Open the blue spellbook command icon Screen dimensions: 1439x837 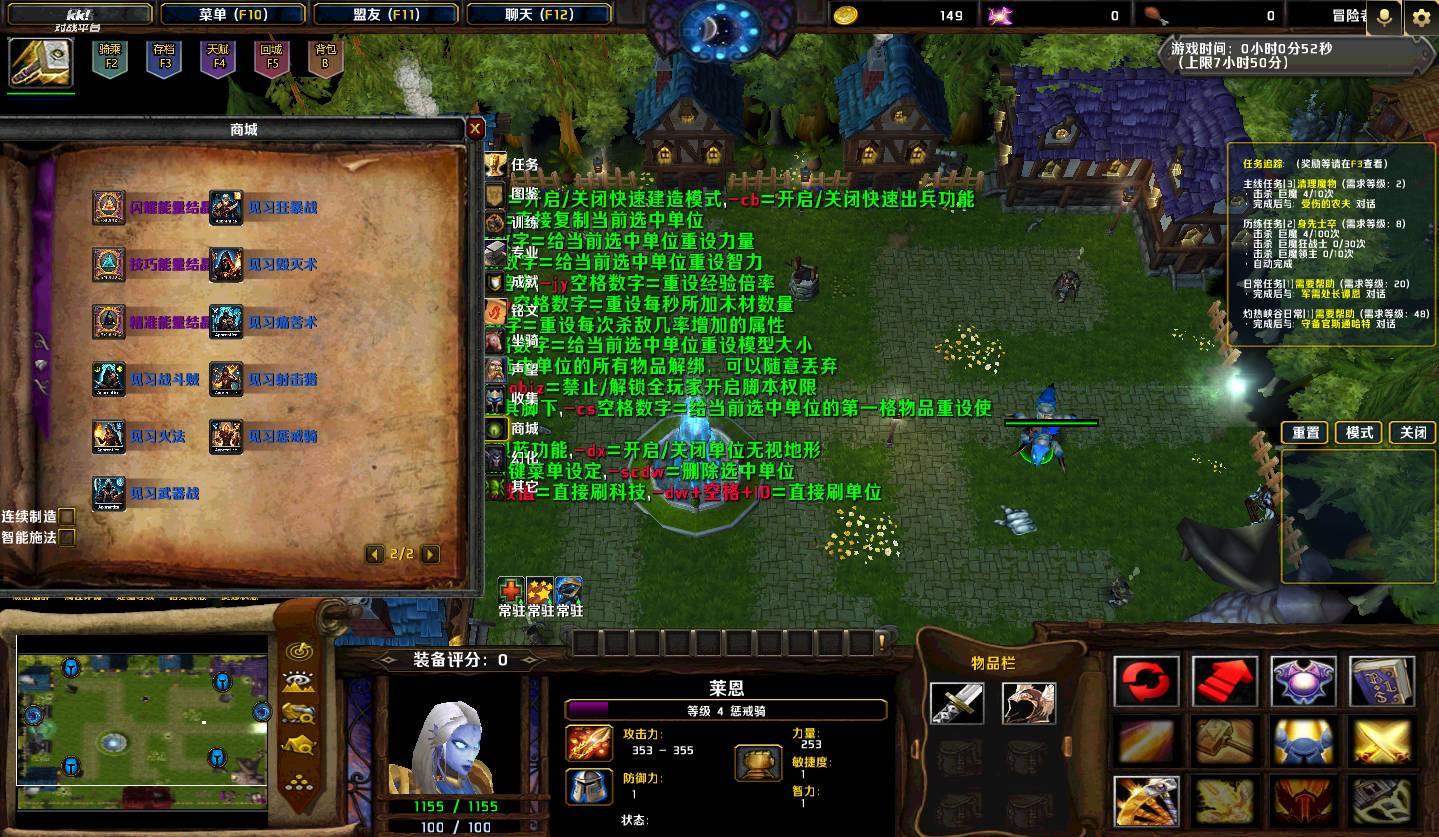(1382, 682)
